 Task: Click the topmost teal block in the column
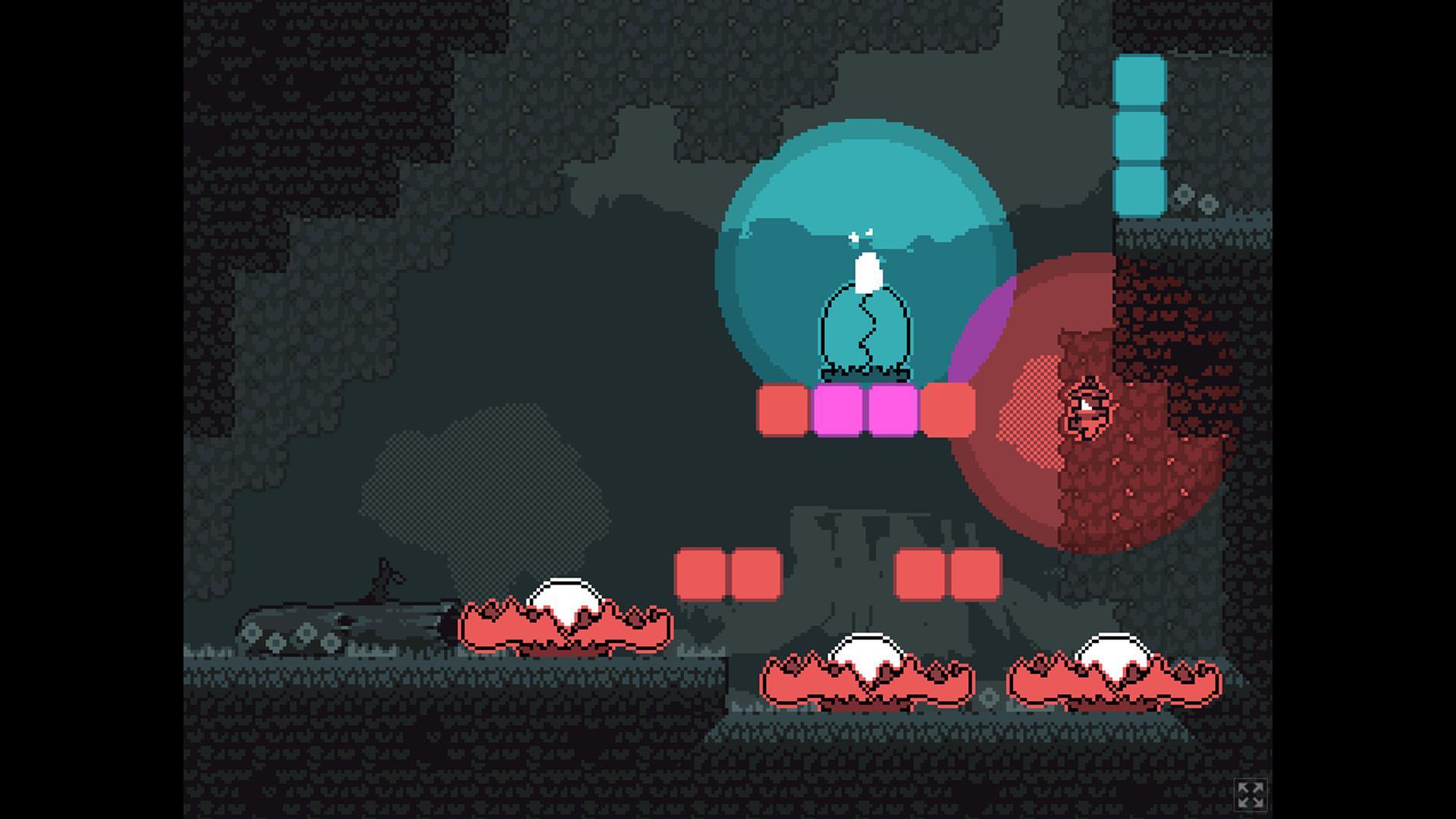click(x=1139, y=83)
